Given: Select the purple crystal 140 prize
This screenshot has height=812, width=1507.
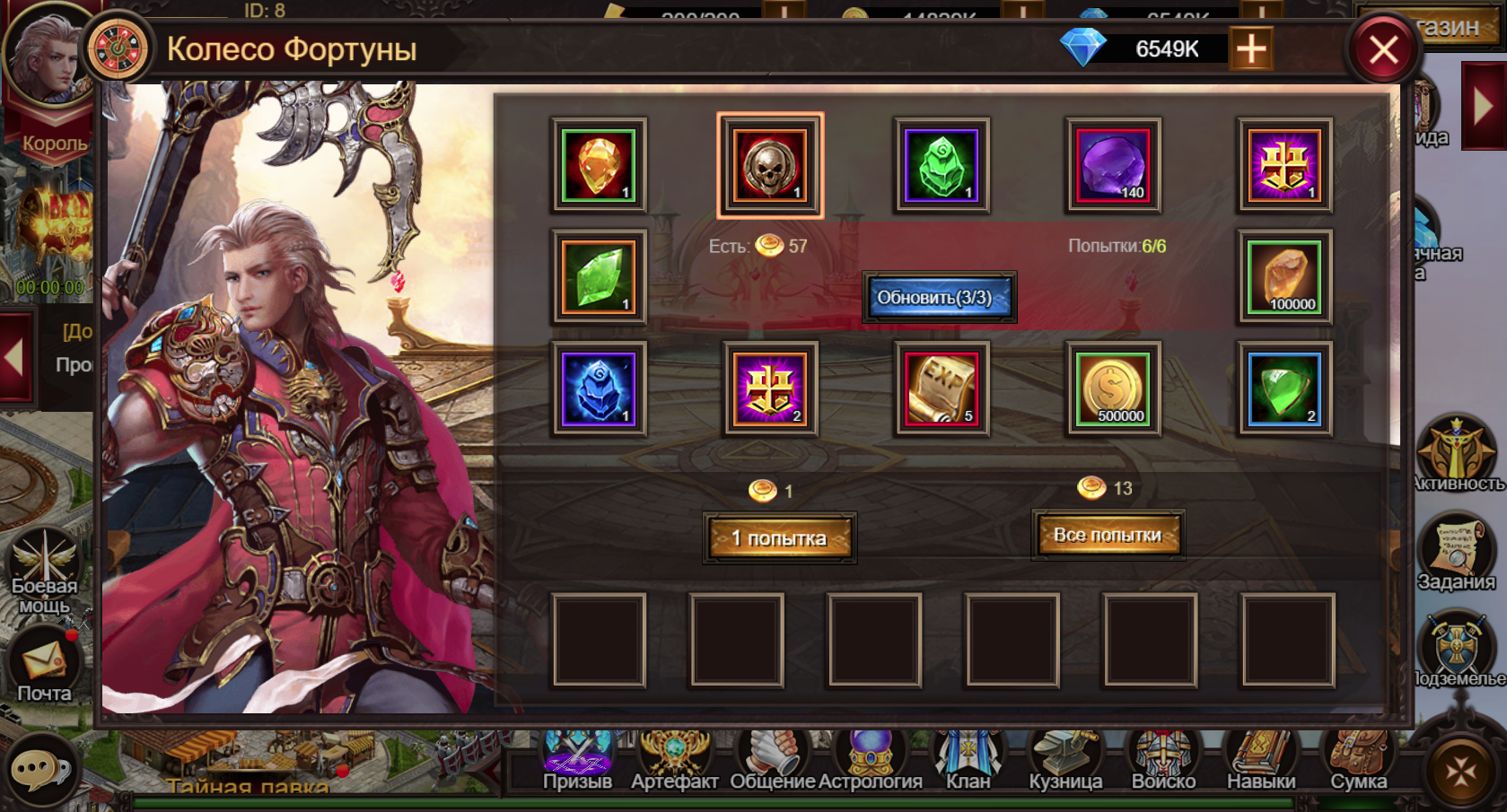Looking at the screenshot, I should coord(1113,165).
